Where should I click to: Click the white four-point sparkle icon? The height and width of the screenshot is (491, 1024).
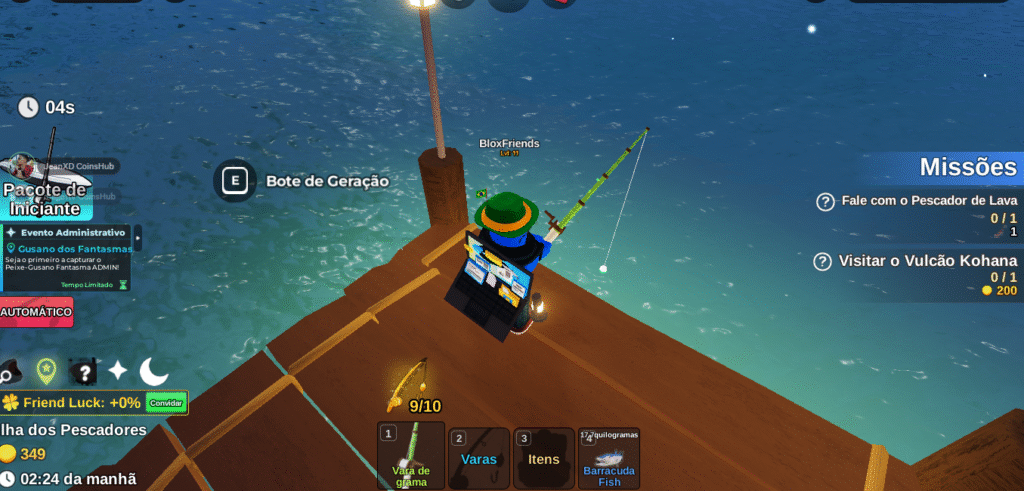118,371
